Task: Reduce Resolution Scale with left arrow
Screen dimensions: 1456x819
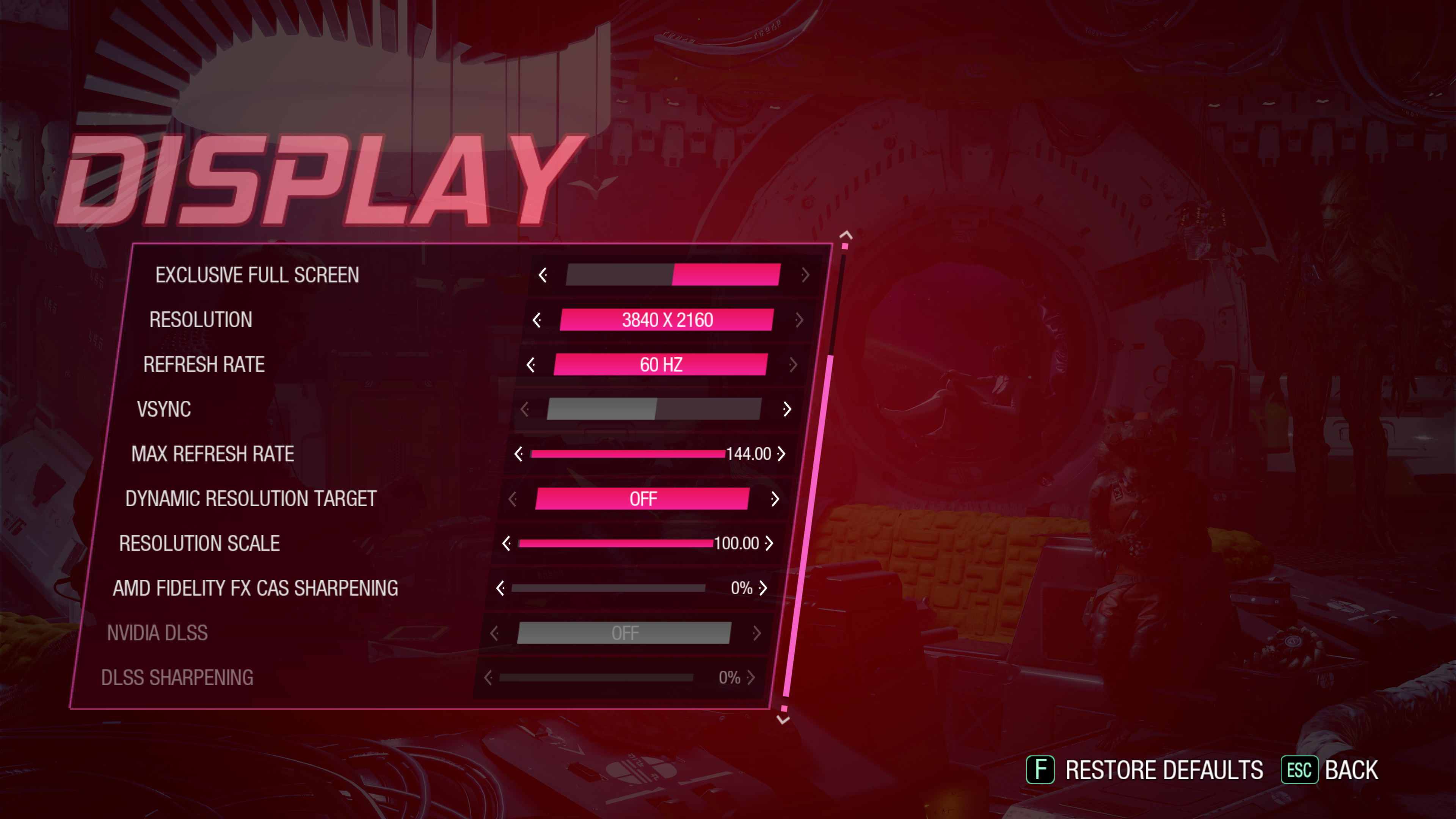Action: [507, 543]
